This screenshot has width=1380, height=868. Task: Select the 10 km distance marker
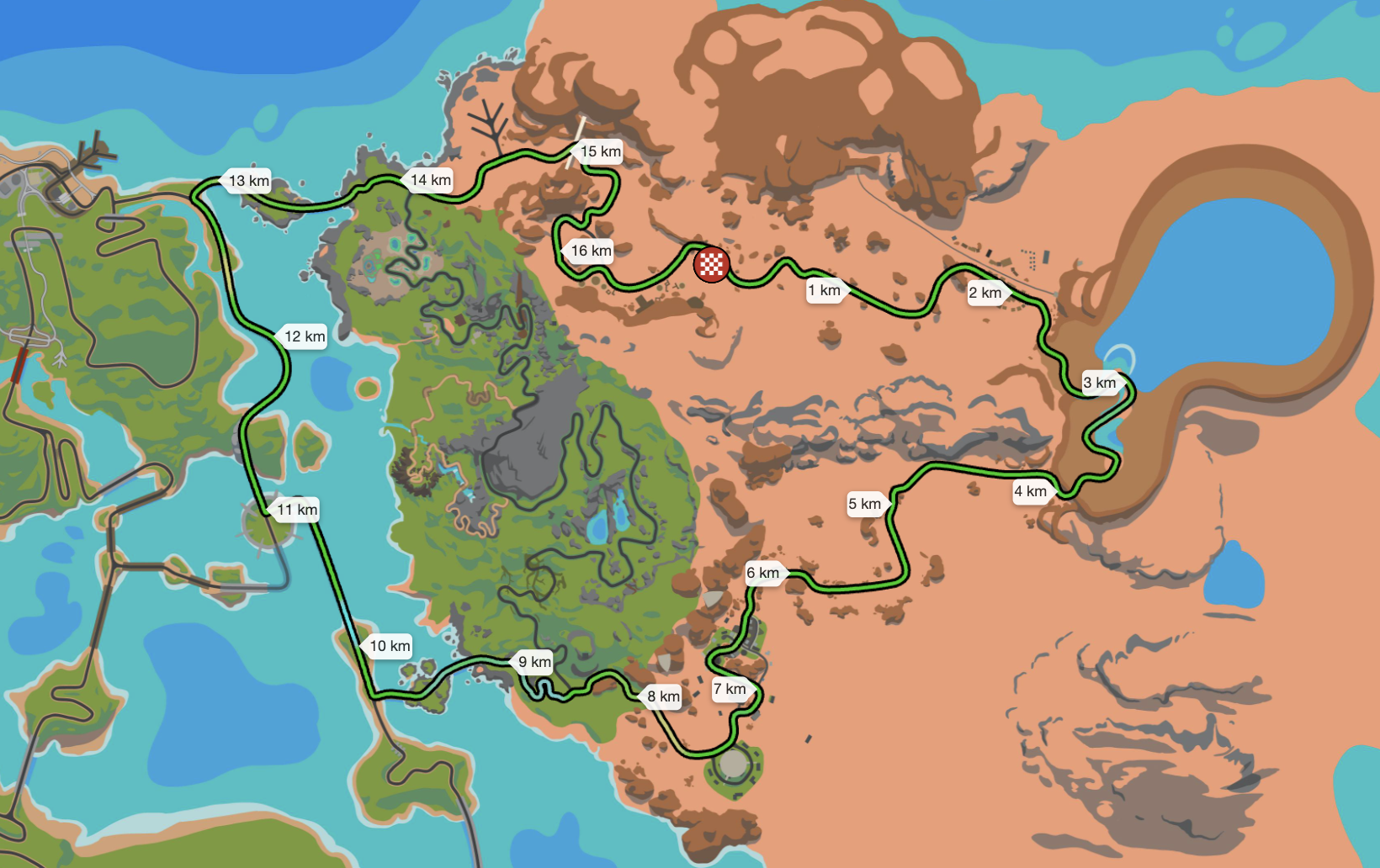click(x=389, y=646)
